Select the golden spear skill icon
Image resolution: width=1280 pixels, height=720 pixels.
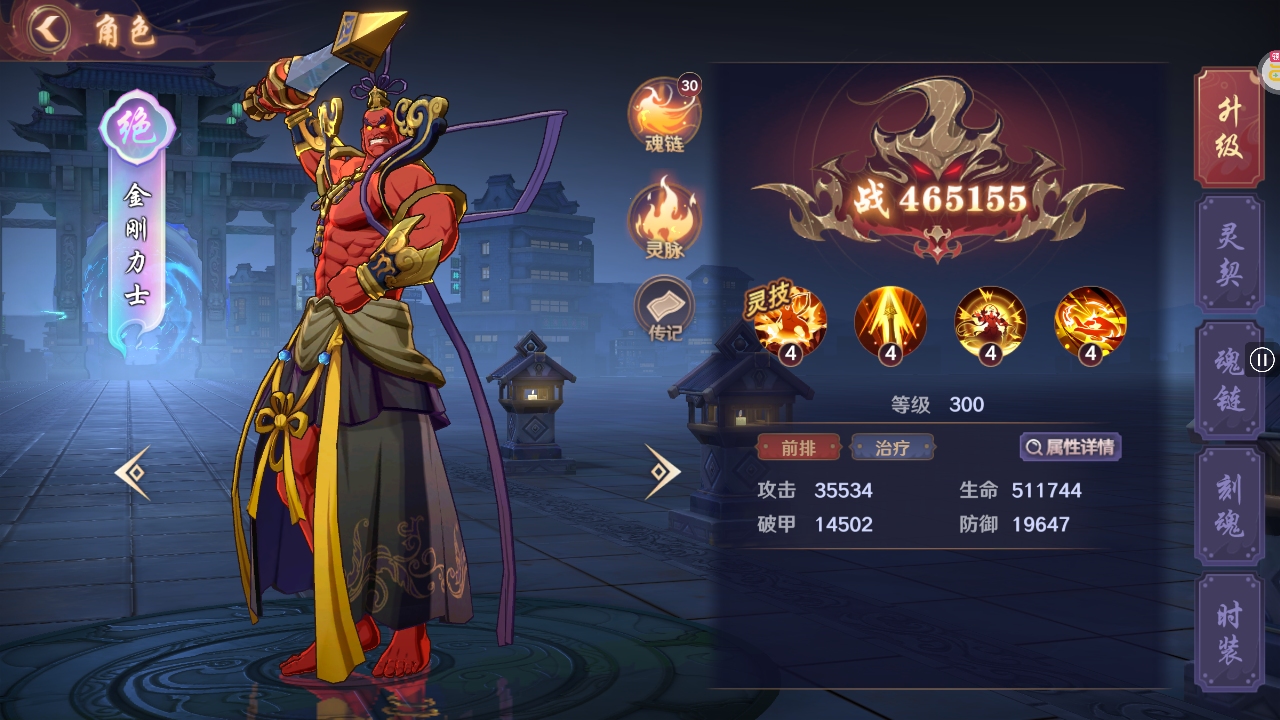[x=890, y=322]
